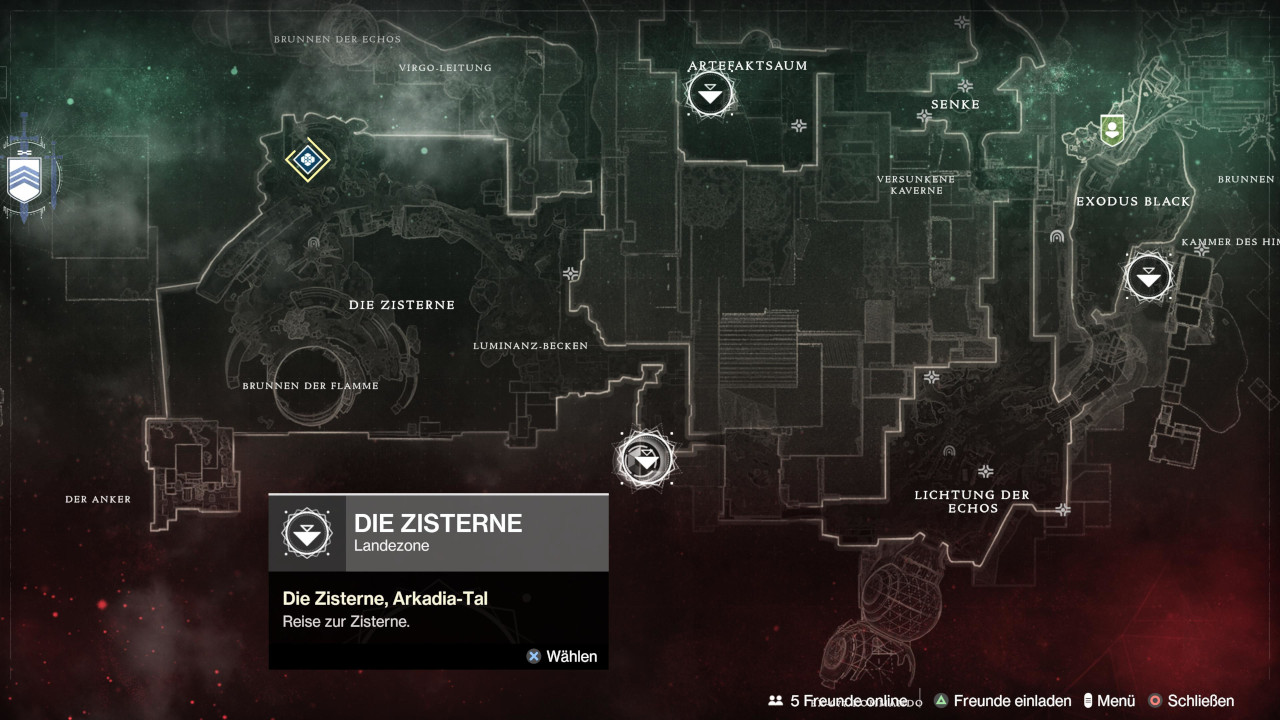Select the Lost Sector arch above Lichtung der Echos

[x=947, y=451]
